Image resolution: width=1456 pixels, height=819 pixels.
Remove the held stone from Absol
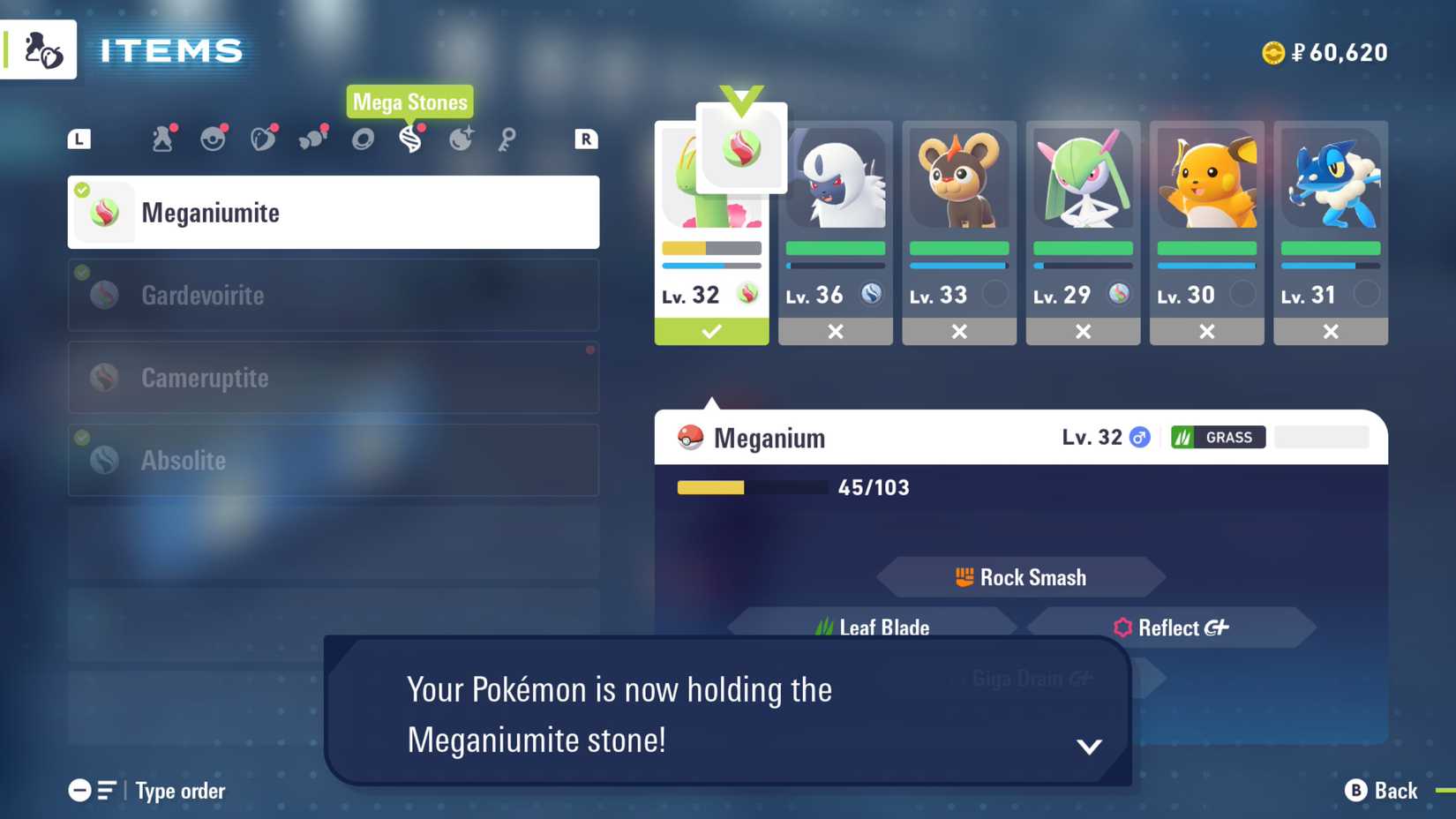coord(835,332)
